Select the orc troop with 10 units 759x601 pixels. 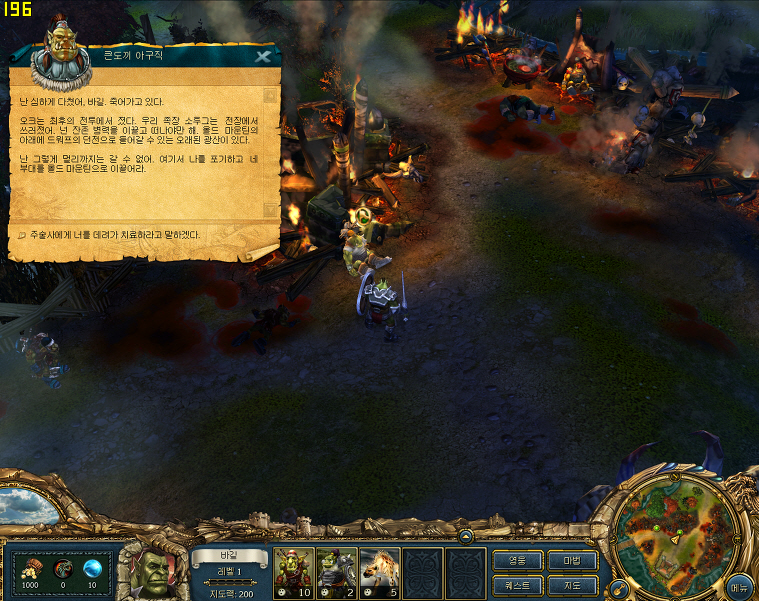coord(294,572)
